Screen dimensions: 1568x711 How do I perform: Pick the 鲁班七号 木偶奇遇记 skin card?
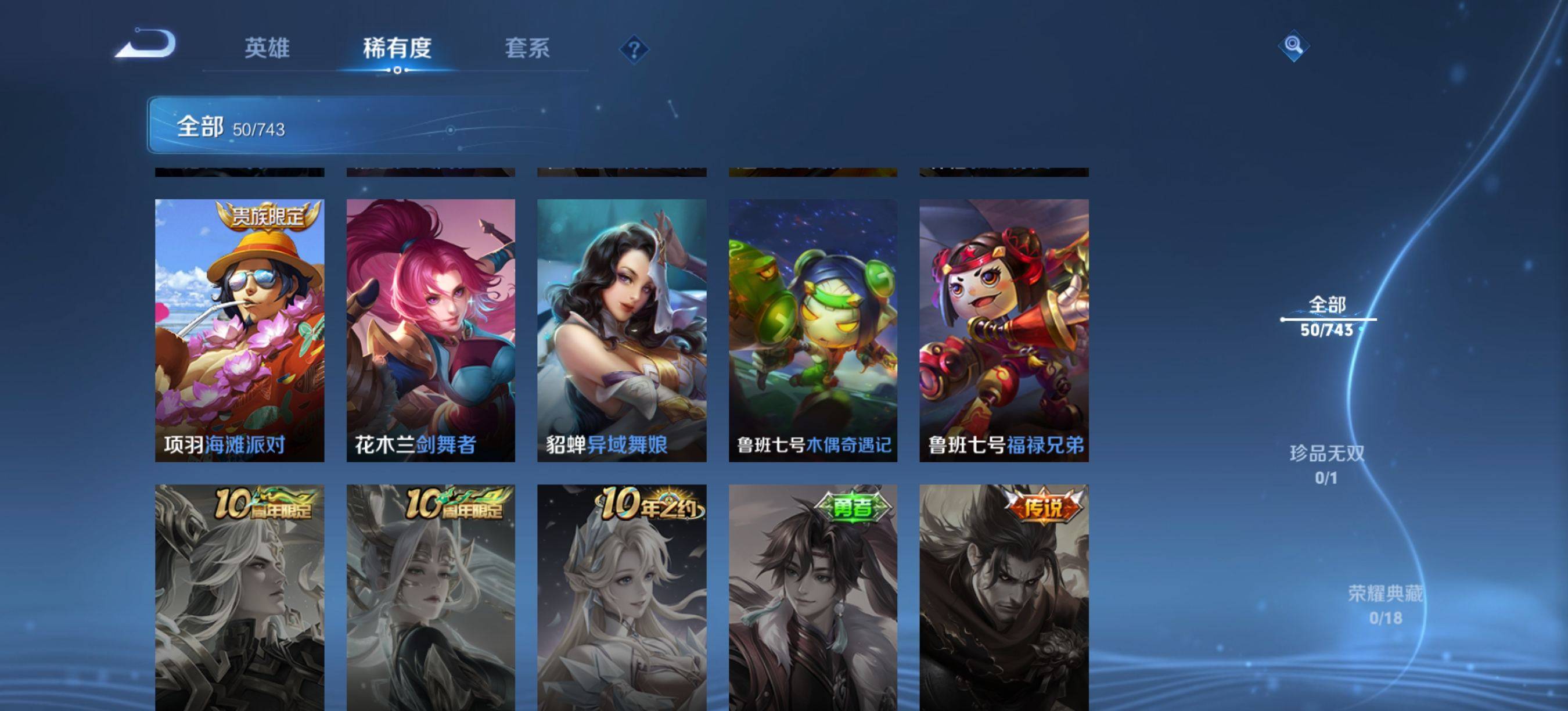tap(812, 330)
